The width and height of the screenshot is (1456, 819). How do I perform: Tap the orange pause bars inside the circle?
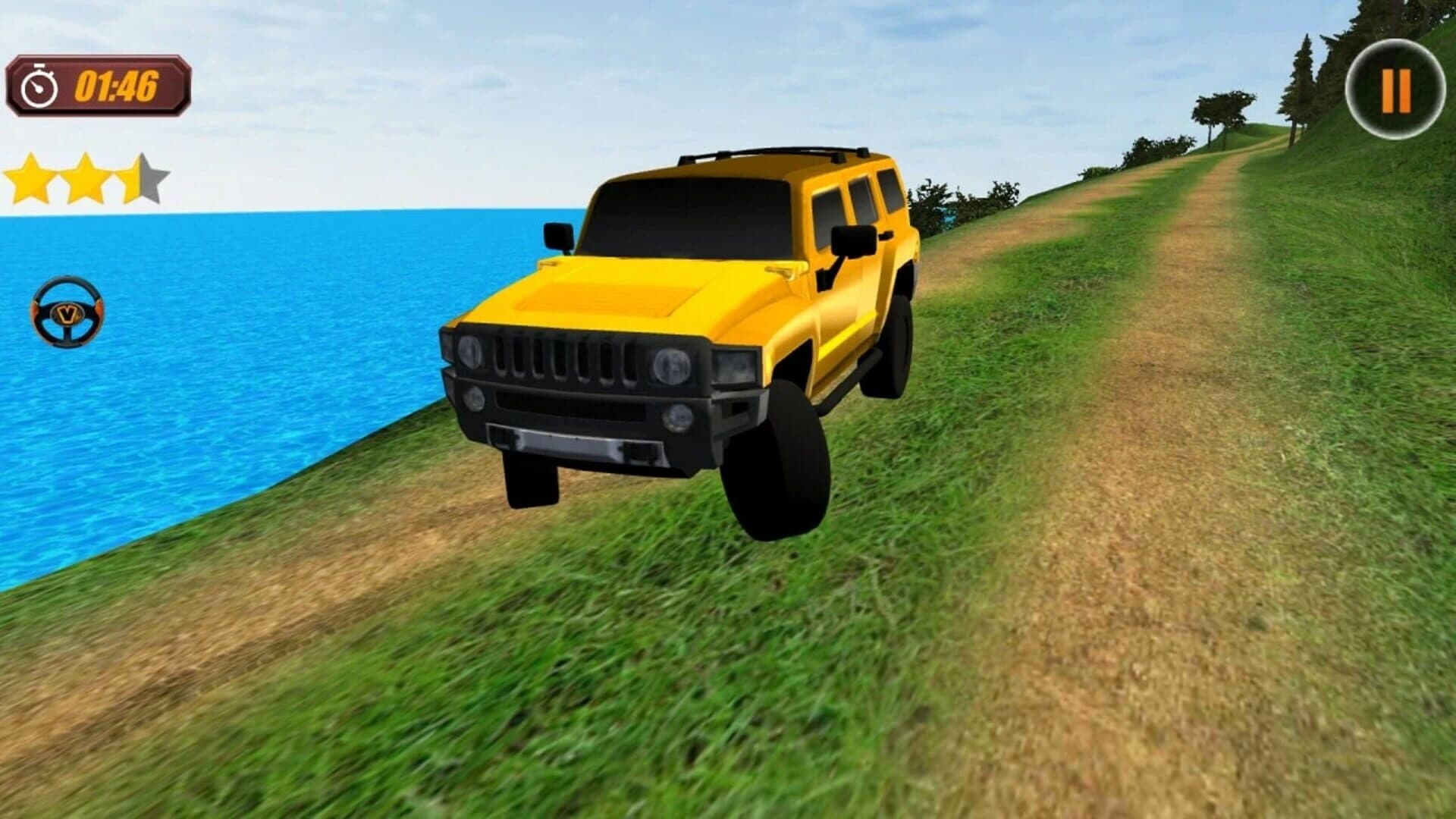[x=1398, y=89]
